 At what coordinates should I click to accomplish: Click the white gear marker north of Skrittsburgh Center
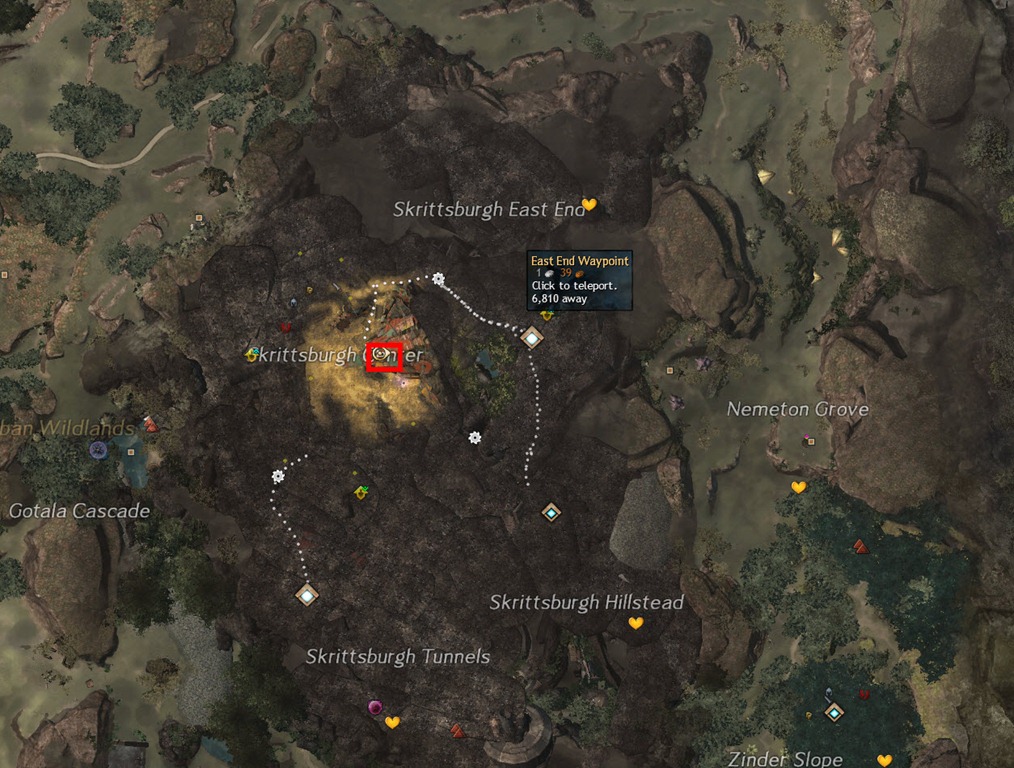pyautogui.click(x=438, y=280)
